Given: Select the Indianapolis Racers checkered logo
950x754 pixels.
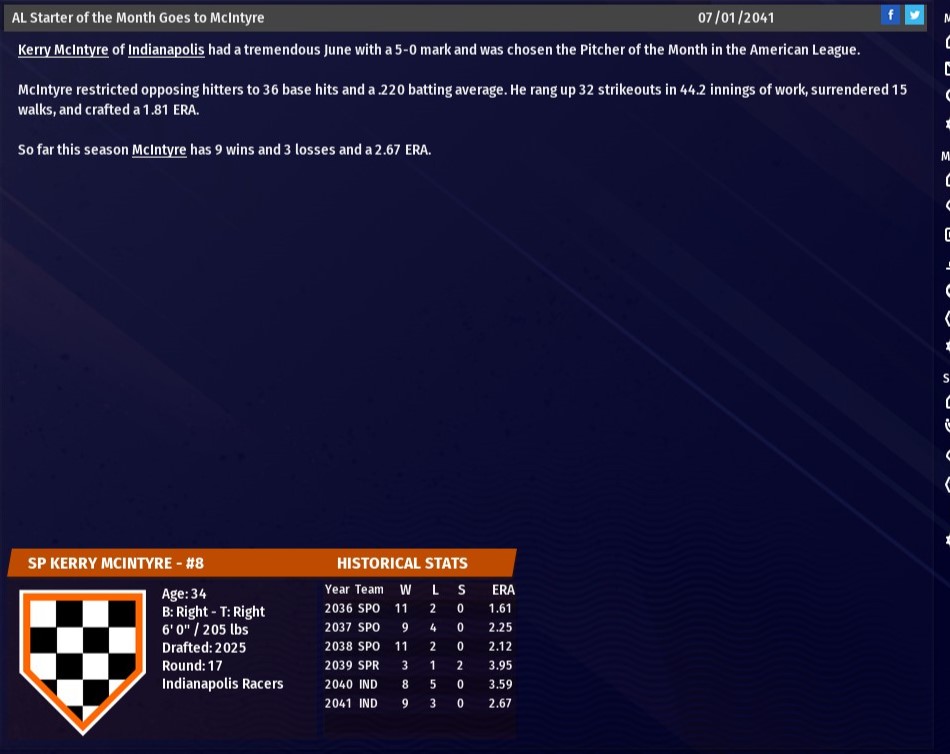Looking at the screenshot, I should (x=83, y=656).
